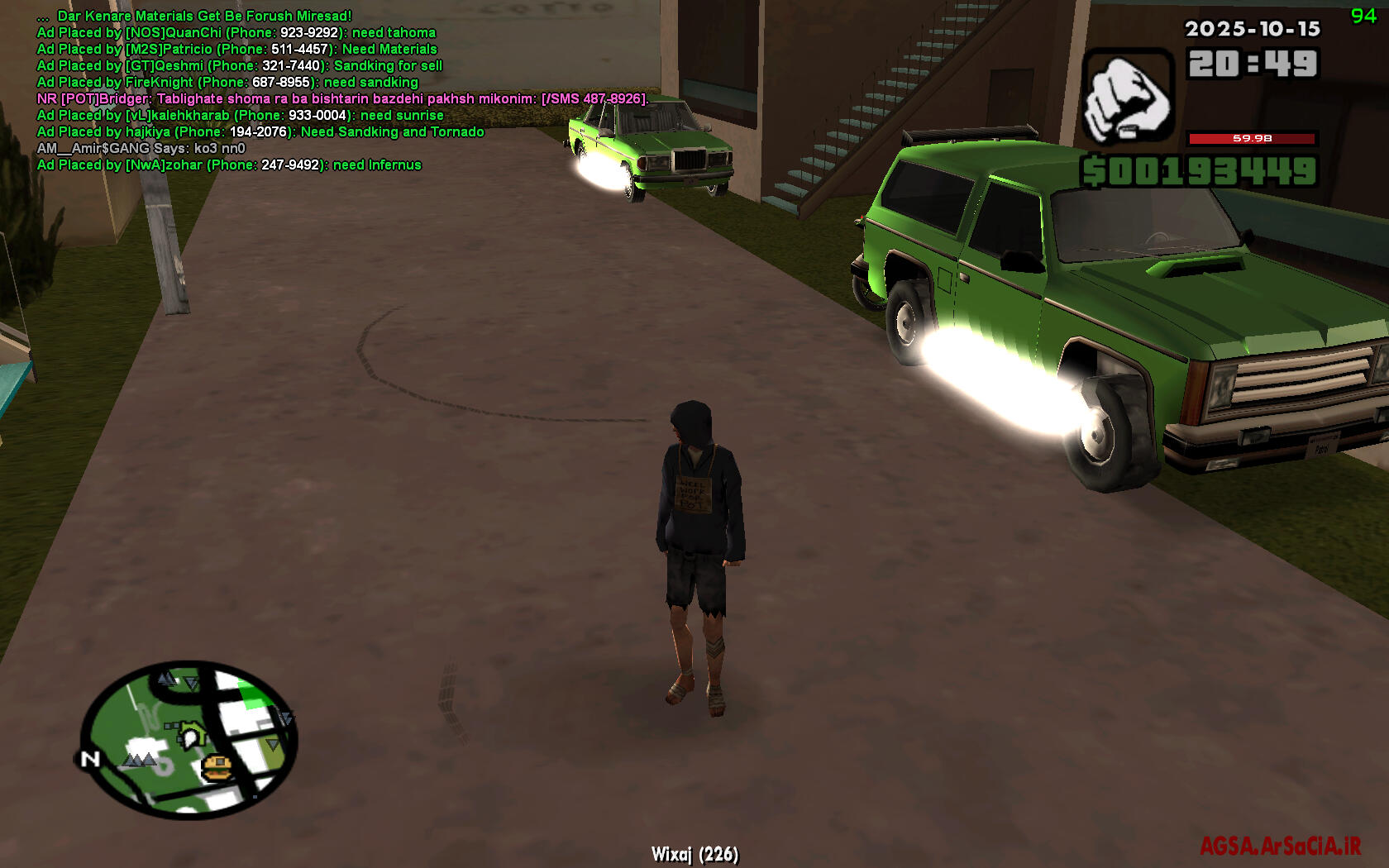Click the zohar 'need Infernus' ad line

click(x=229, y=165)
